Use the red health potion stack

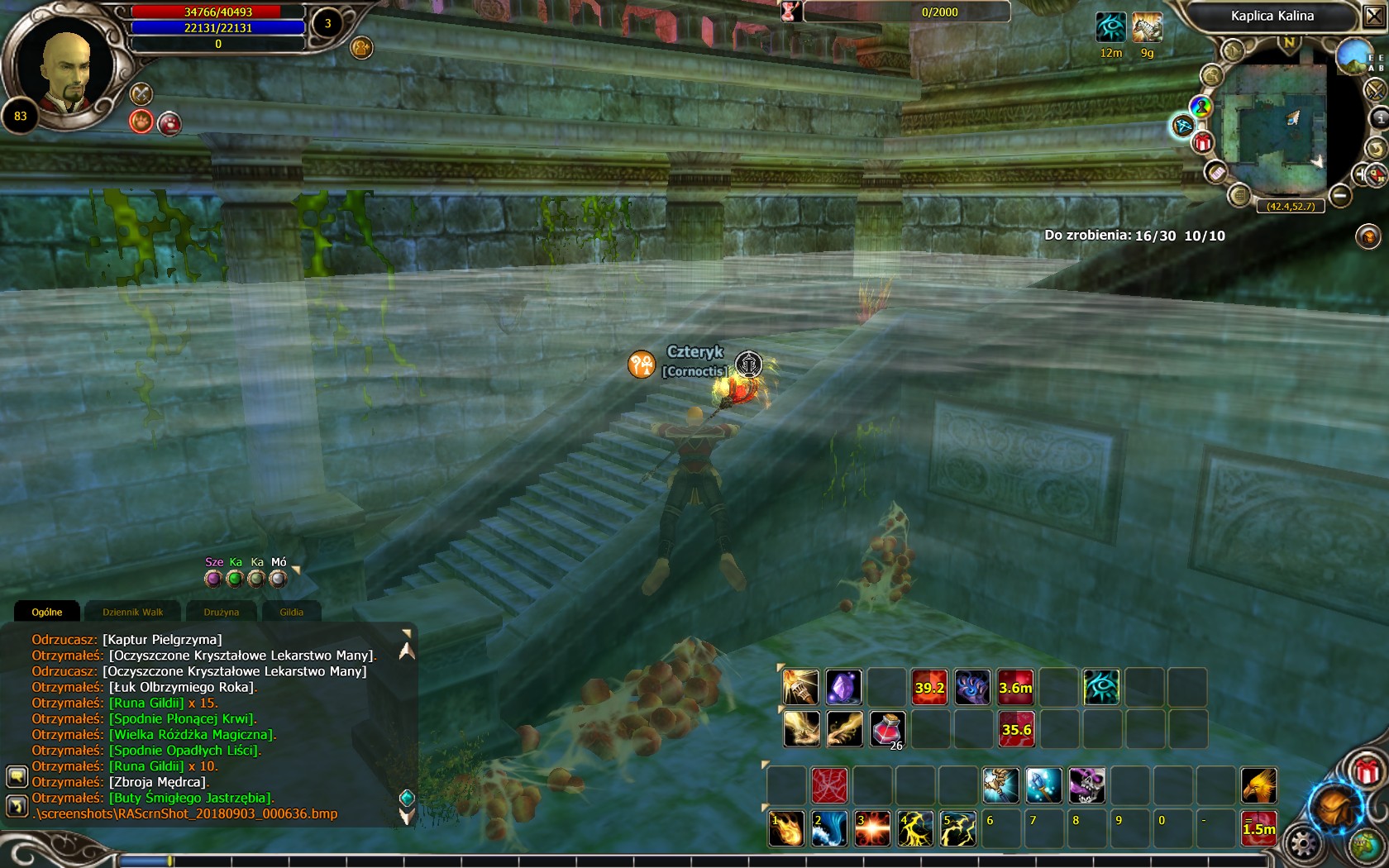click(x=886, y=729)
